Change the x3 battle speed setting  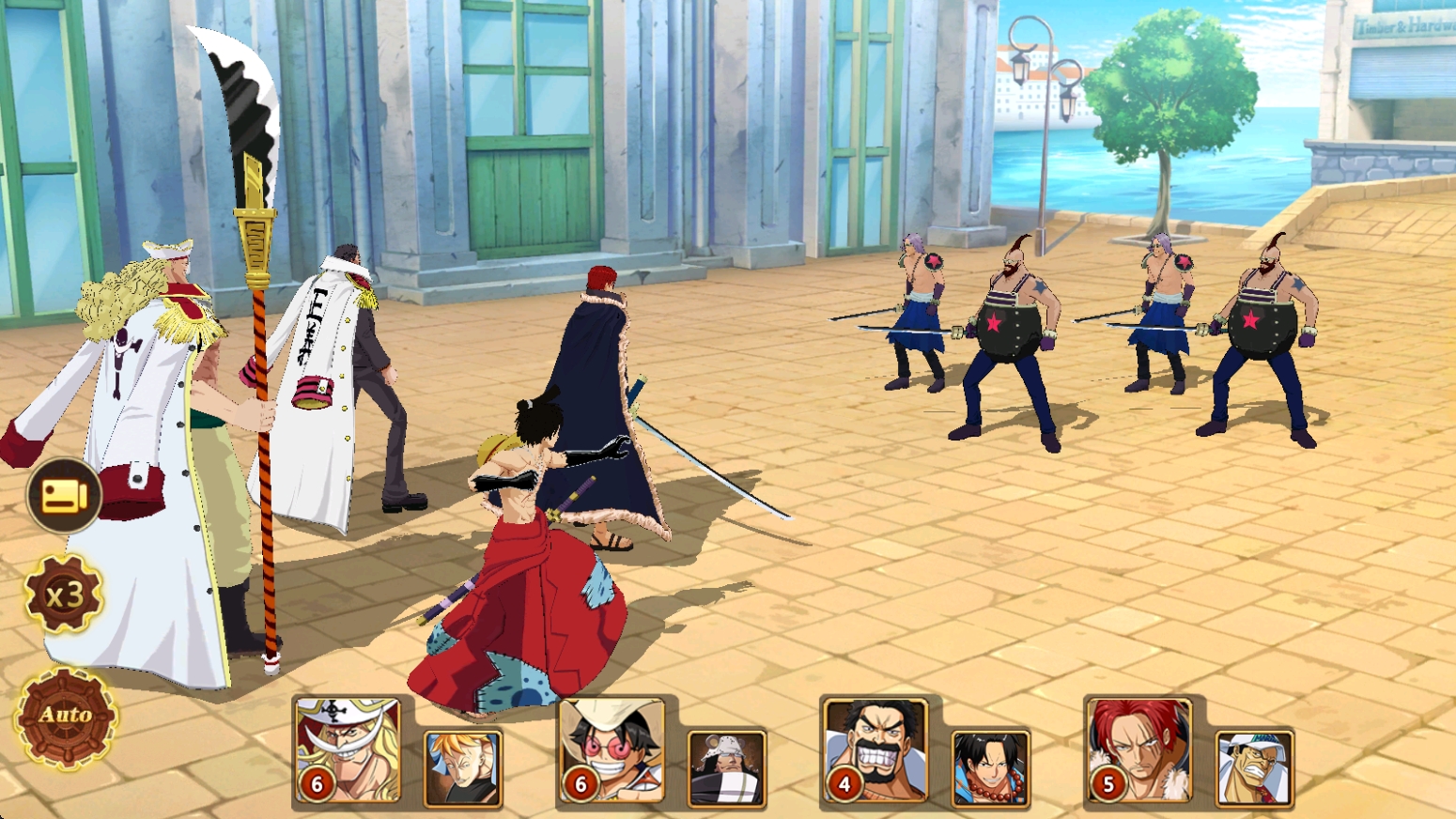[64, 595]
